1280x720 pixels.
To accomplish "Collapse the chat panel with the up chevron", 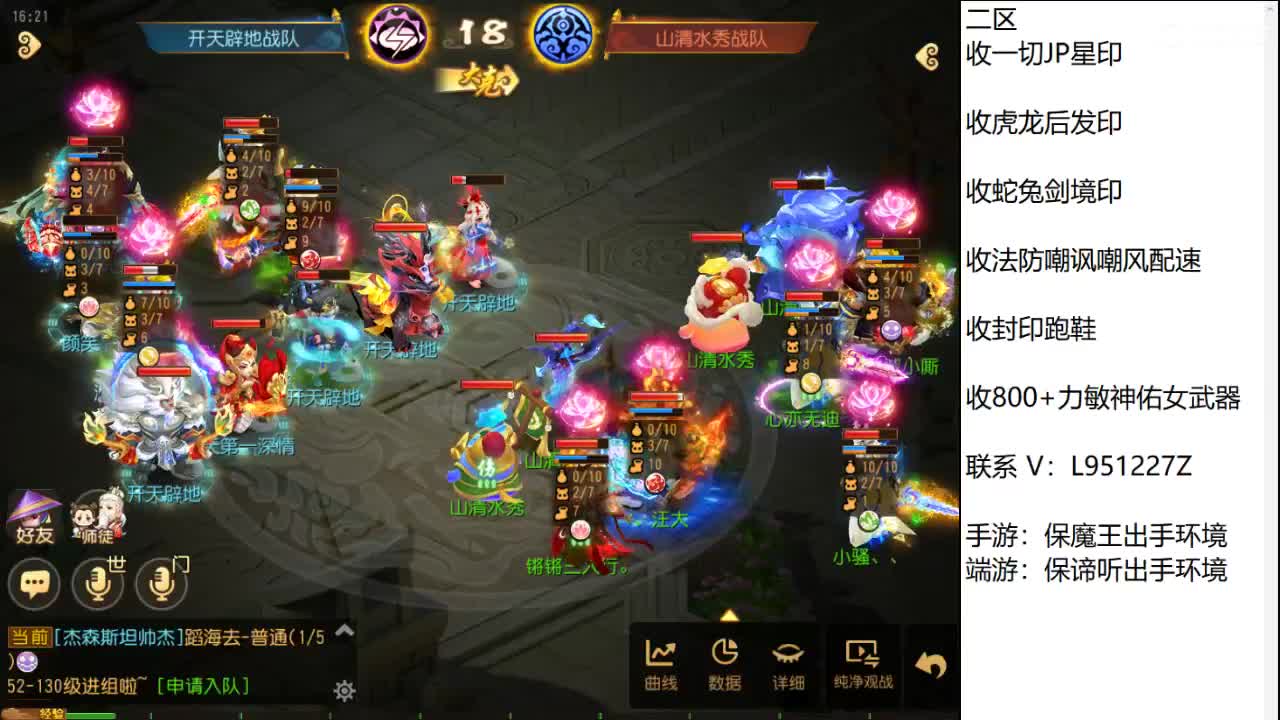I will pyautogui.click(x=343, y=631).
